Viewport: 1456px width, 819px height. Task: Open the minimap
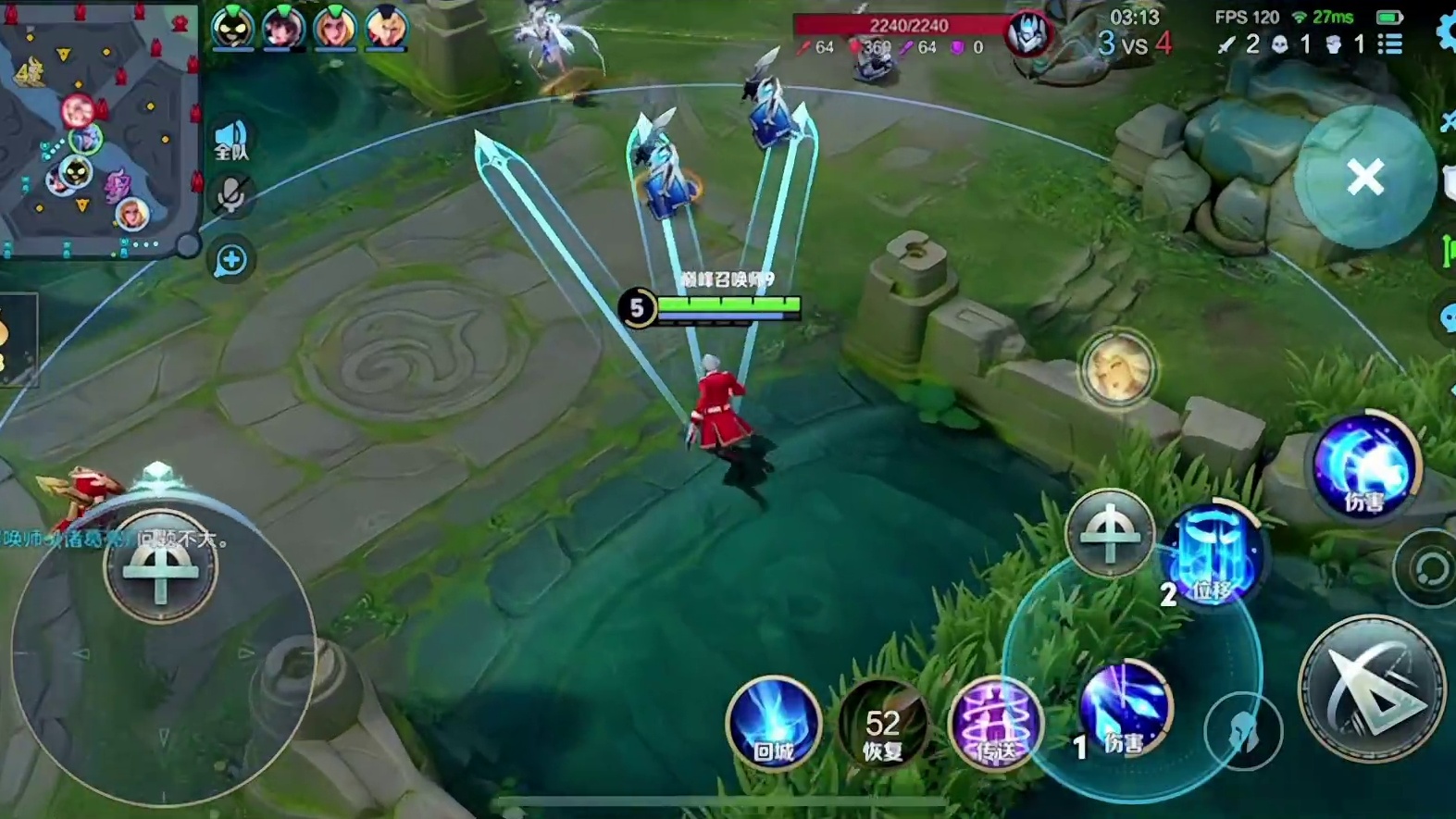point(97,128)
